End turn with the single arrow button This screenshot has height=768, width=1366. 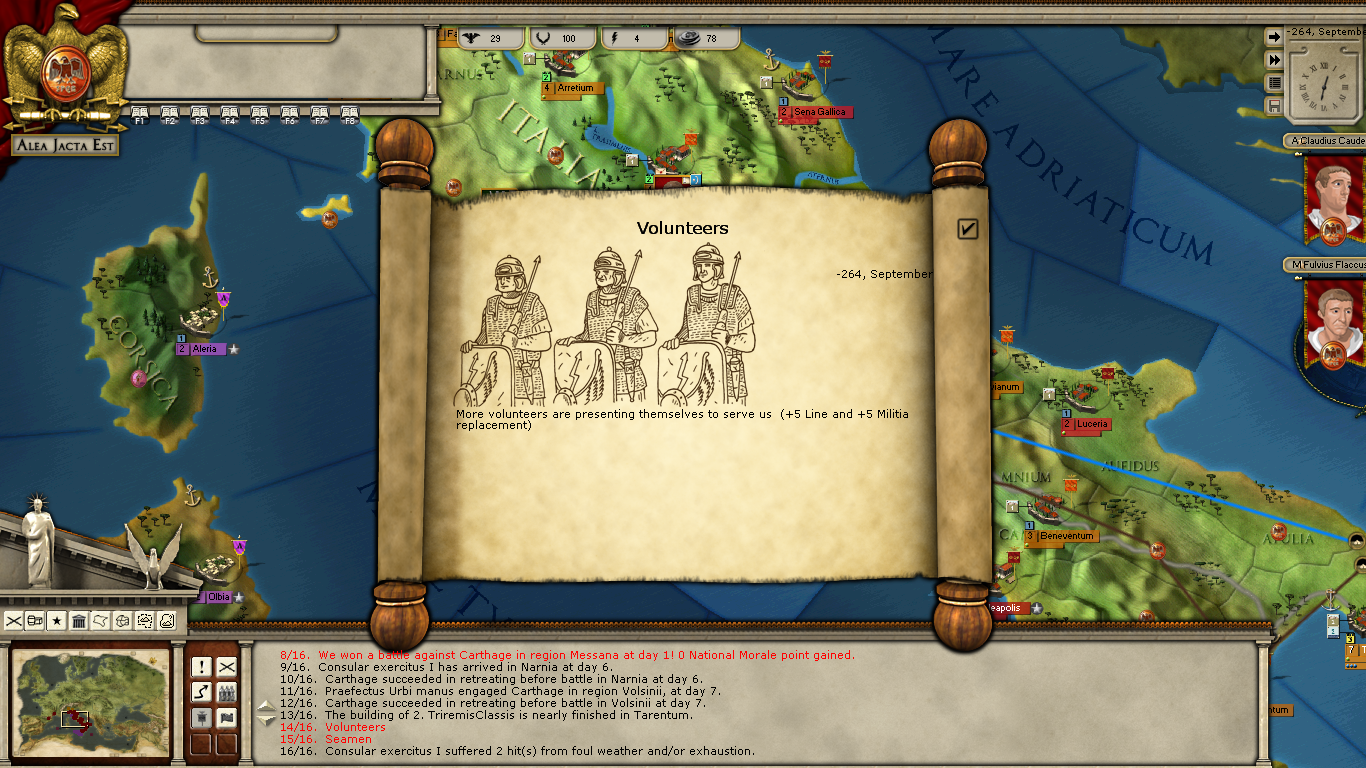[1274, 37]
